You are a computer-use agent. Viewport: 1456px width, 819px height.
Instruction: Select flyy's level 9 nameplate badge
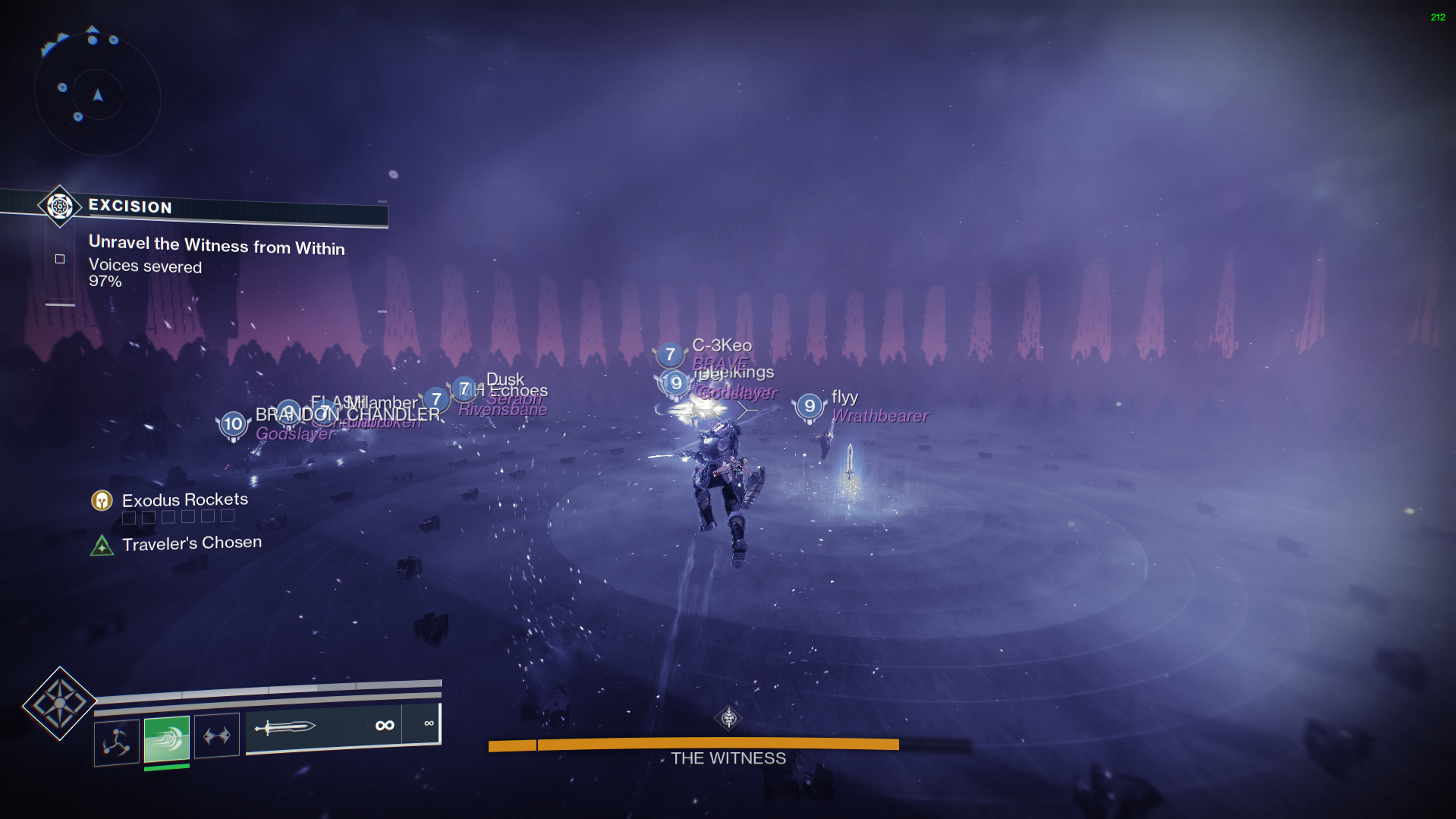810,406
